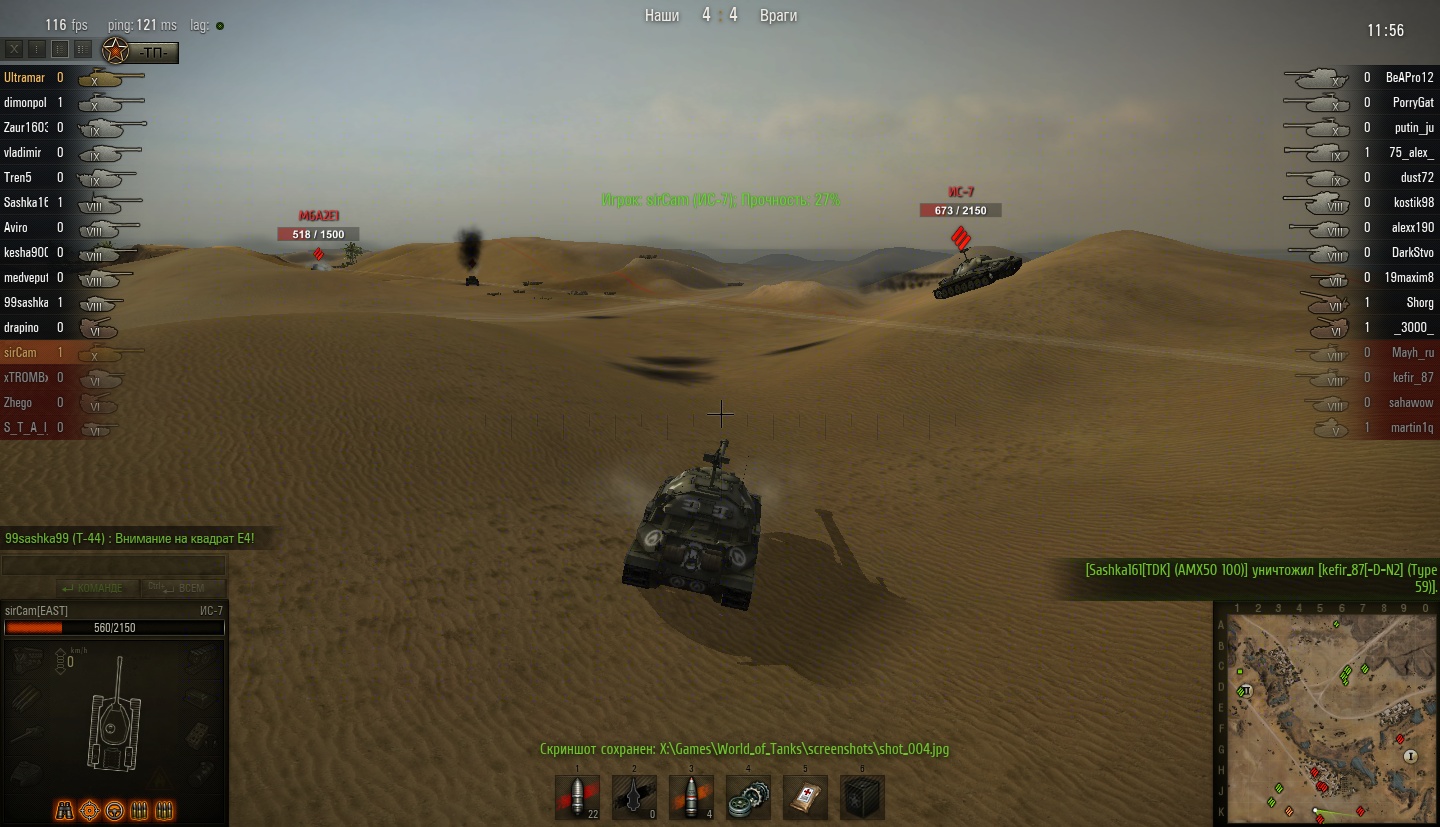Select ally 99sashka in the team list
The width and height of the screenshot is (1440, 827).
point(24,302)
